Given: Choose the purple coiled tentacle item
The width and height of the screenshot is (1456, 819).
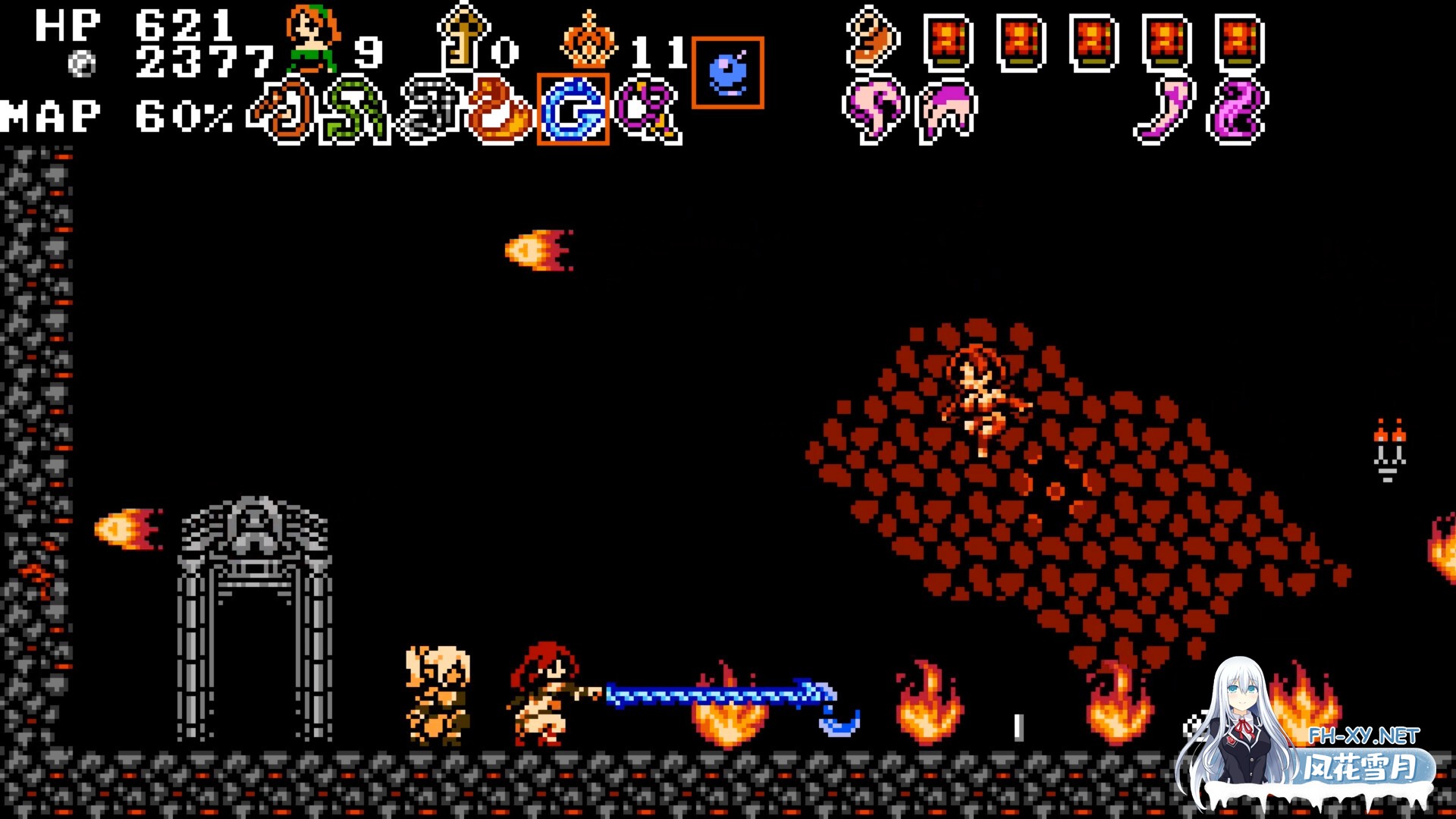Looking at the screenshot, I should coord(1238,111).
